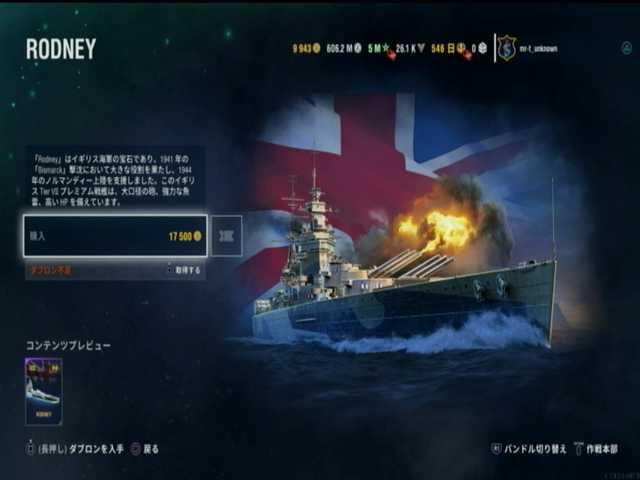Select the 9 943 doubloon balance

304,48
